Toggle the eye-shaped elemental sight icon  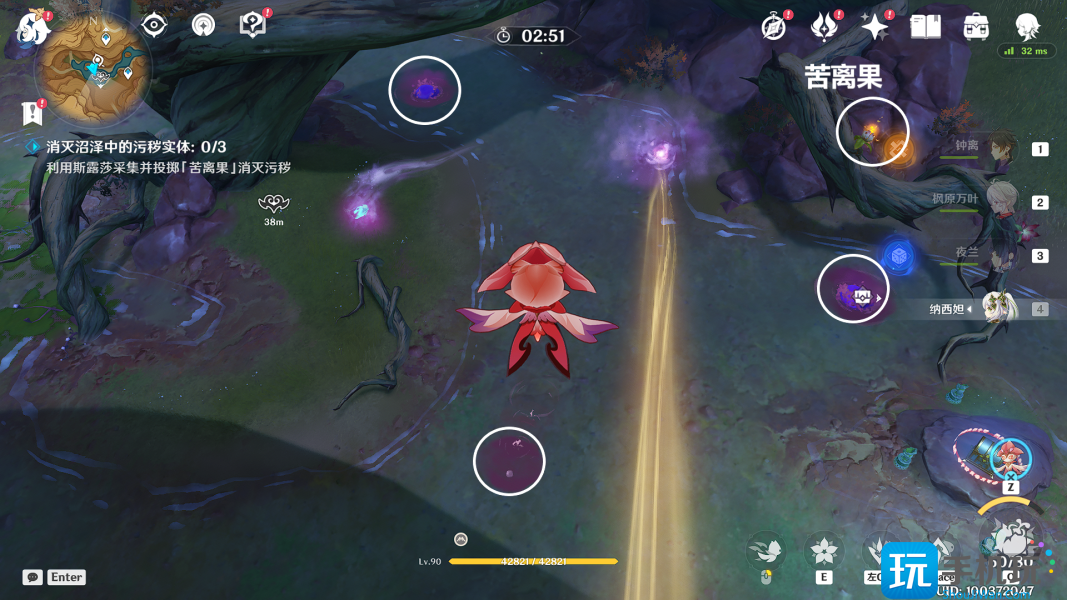pyautogui.click(x=153, y=25)
